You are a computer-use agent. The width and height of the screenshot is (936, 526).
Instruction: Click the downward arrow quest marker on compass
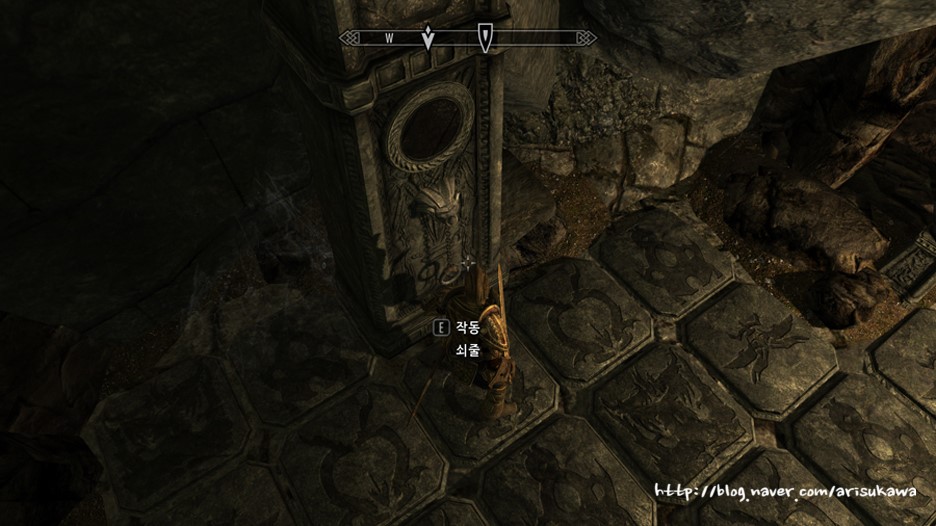coord(428,38)
